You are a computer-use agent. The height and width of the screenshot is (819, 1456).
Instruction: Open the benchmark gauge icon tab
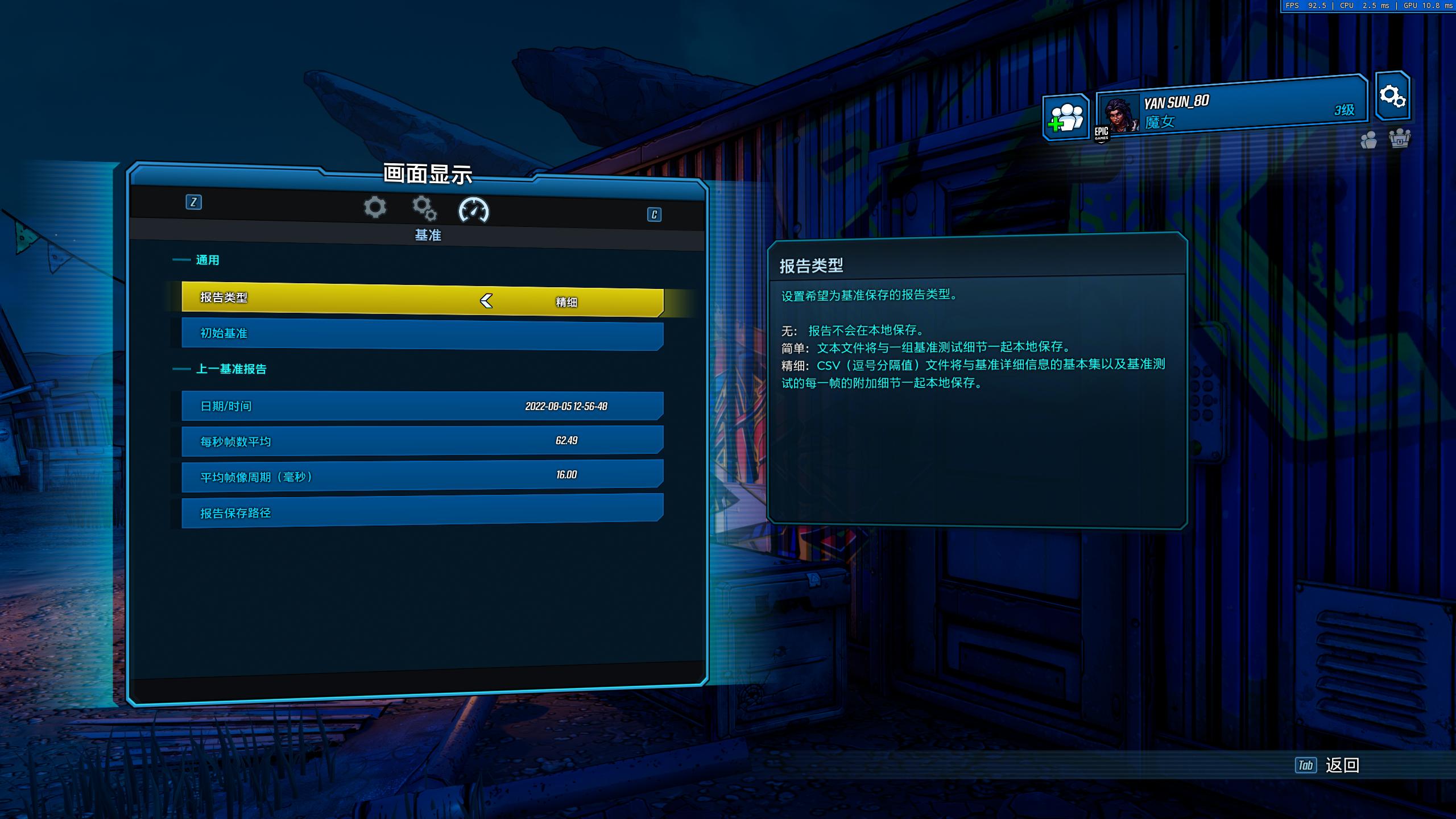click(x=474, y=210)
